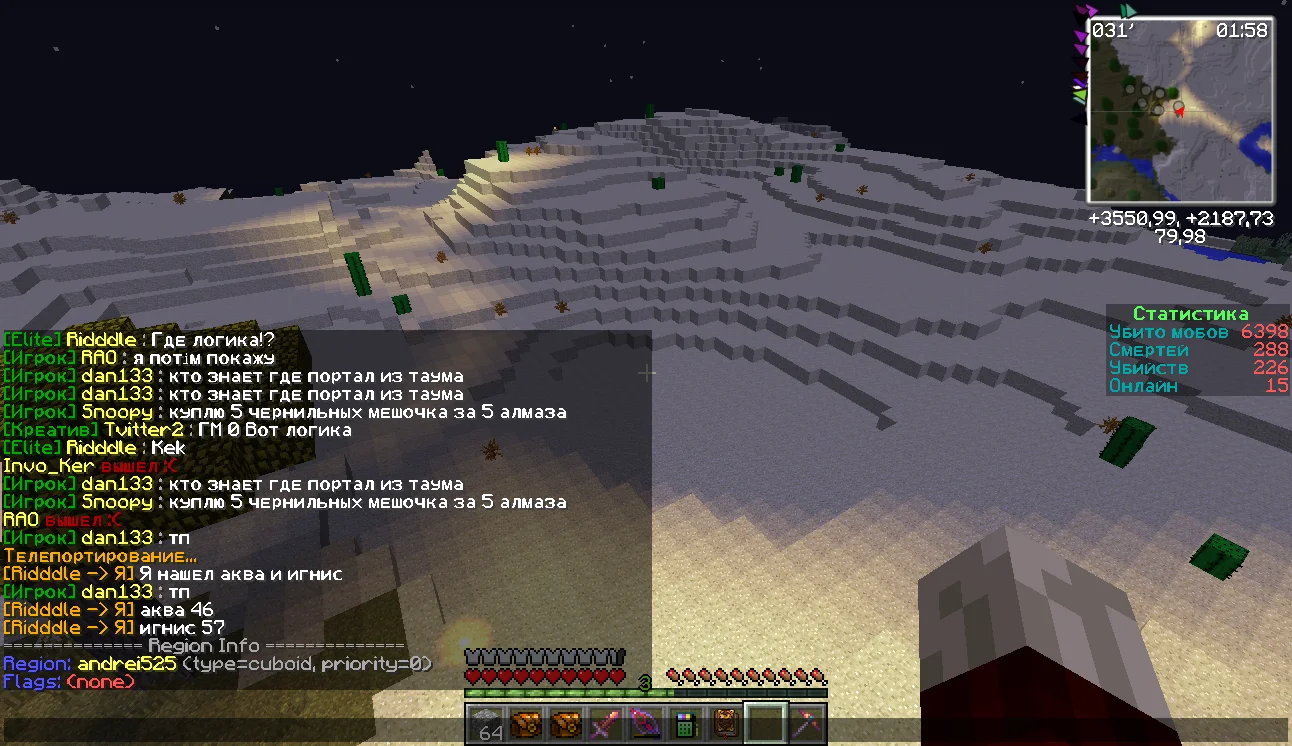
Task: Click the minimap in the corner
Action: point(1180,110)
